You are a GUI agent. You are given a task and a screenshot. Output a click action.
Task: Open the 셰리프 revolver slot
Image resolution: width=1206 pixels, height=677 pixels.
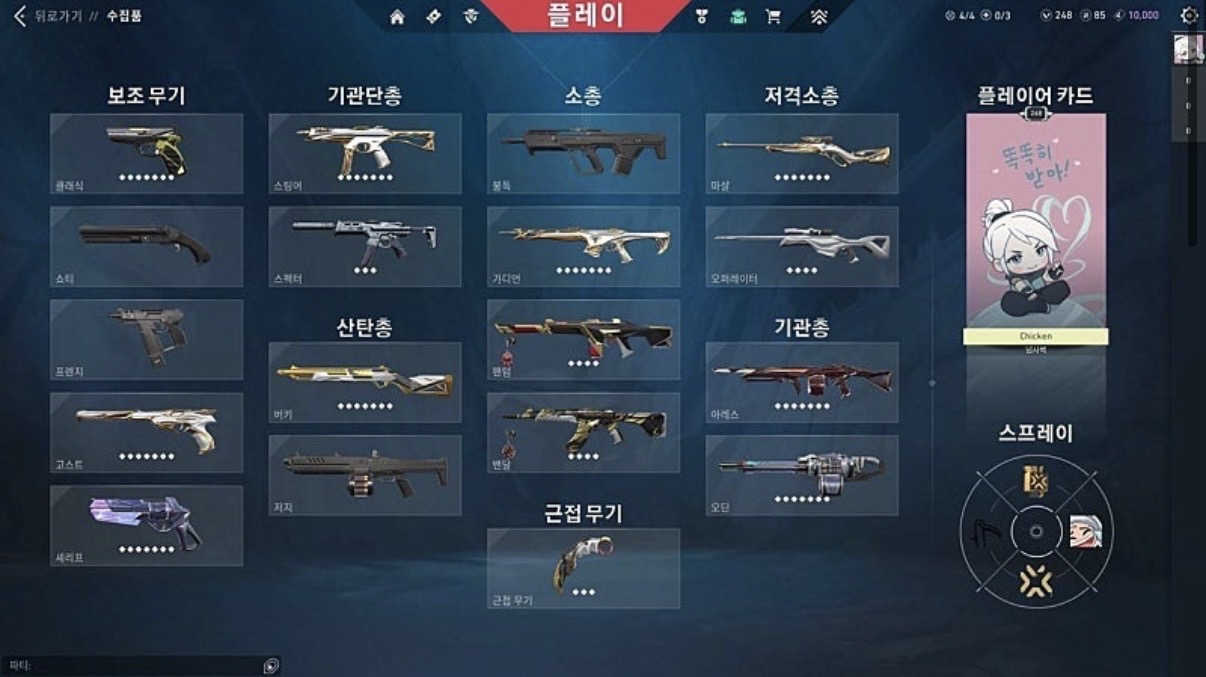[x=146, y=525]
